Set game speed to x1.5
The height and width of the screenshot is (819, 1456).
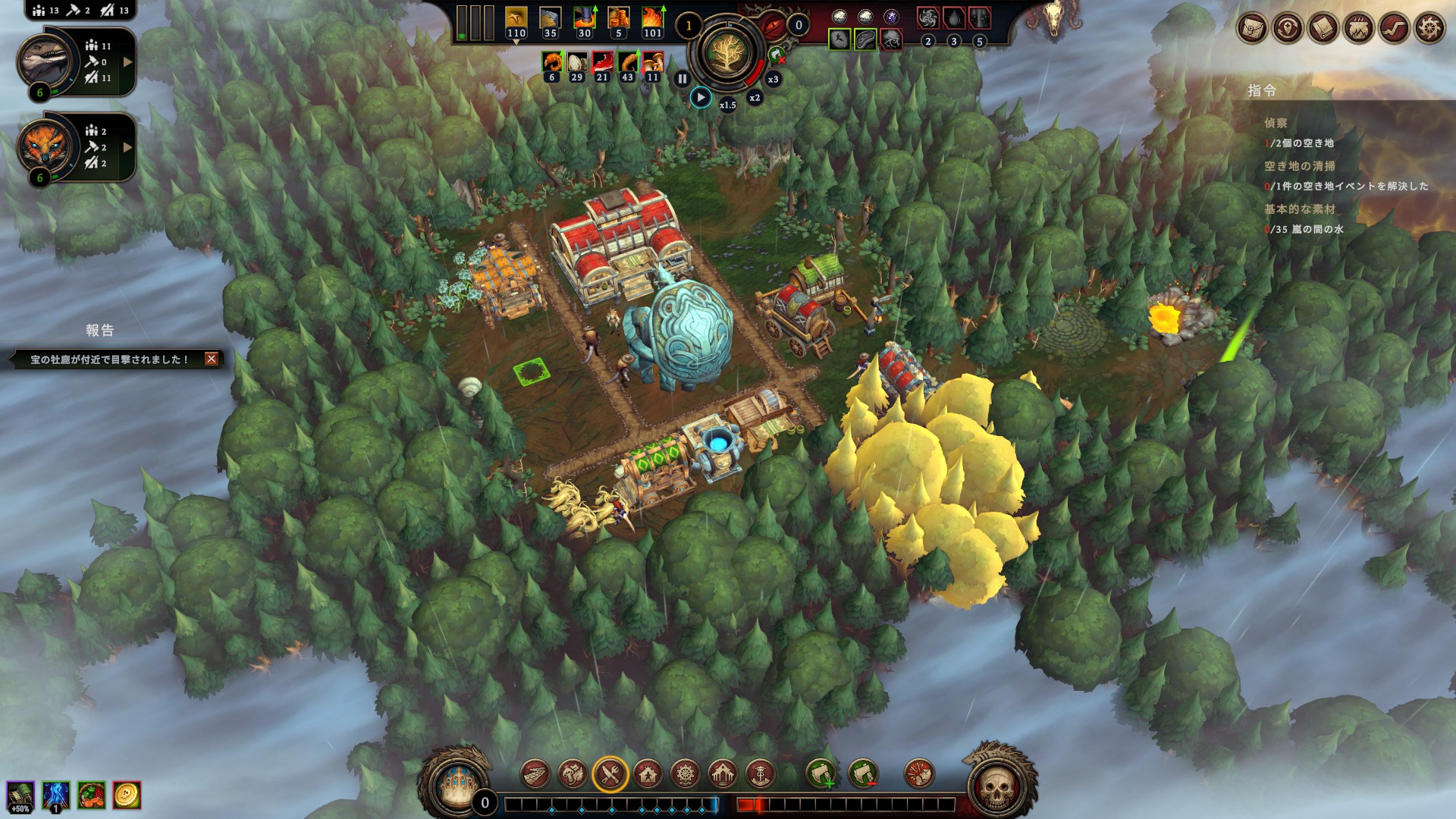[x=727, y=105]
